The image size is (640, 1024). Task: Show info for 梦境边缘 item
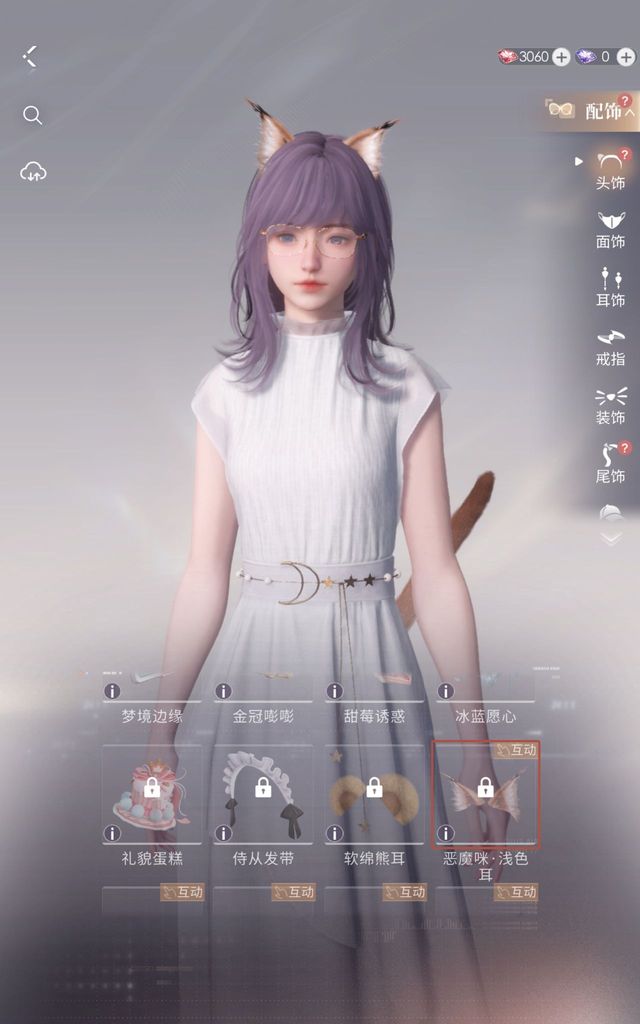point(112,691)
